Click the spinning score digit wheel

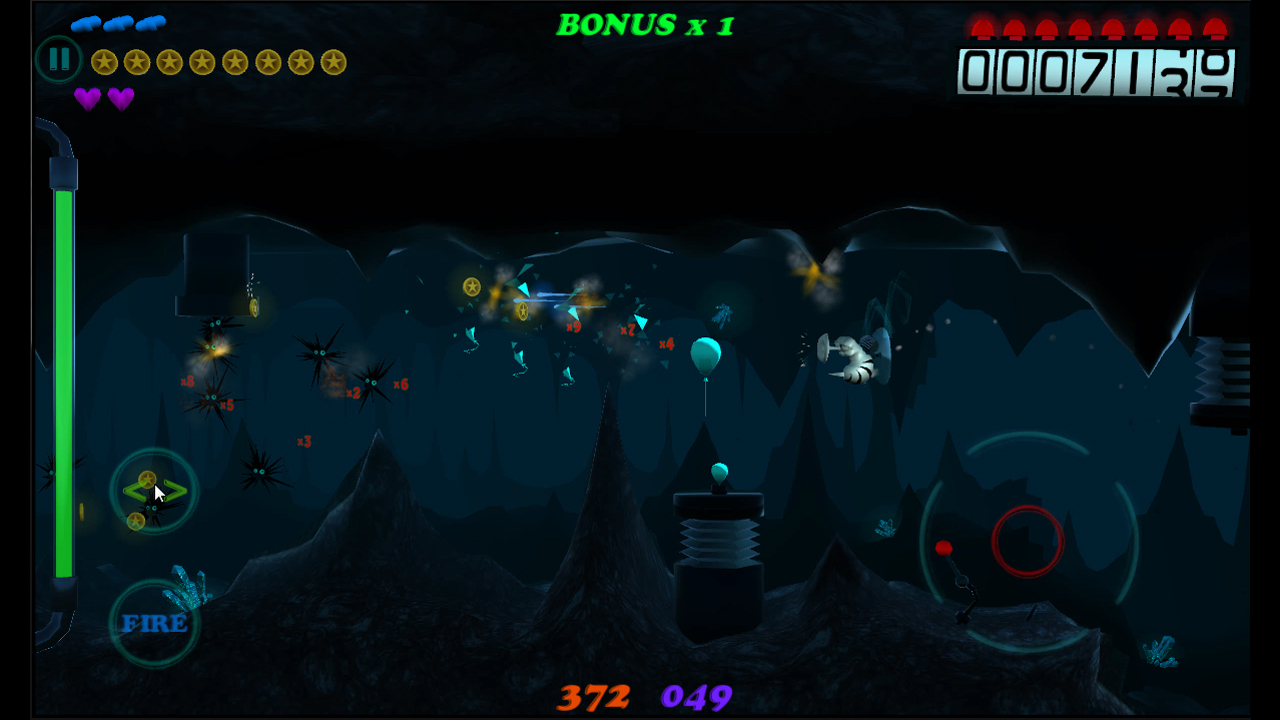[1216, 73]
